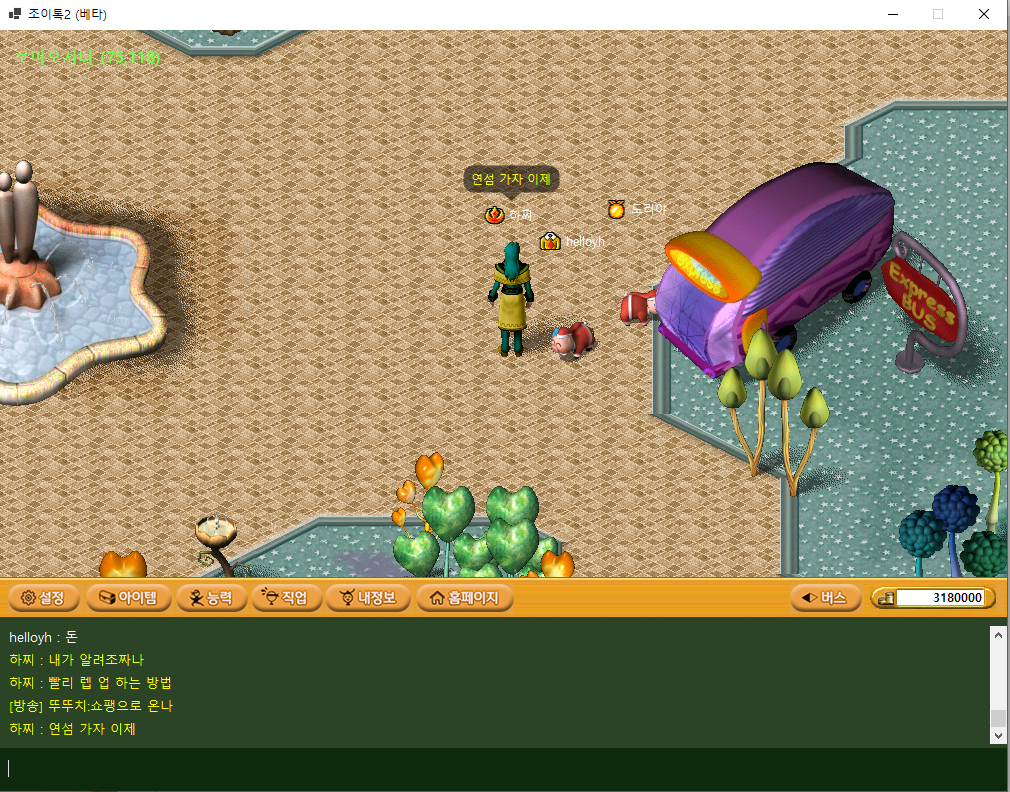The image size is (1010, 792).
Task: Click the 버스 bus button
Action: [x=825, y=598]
